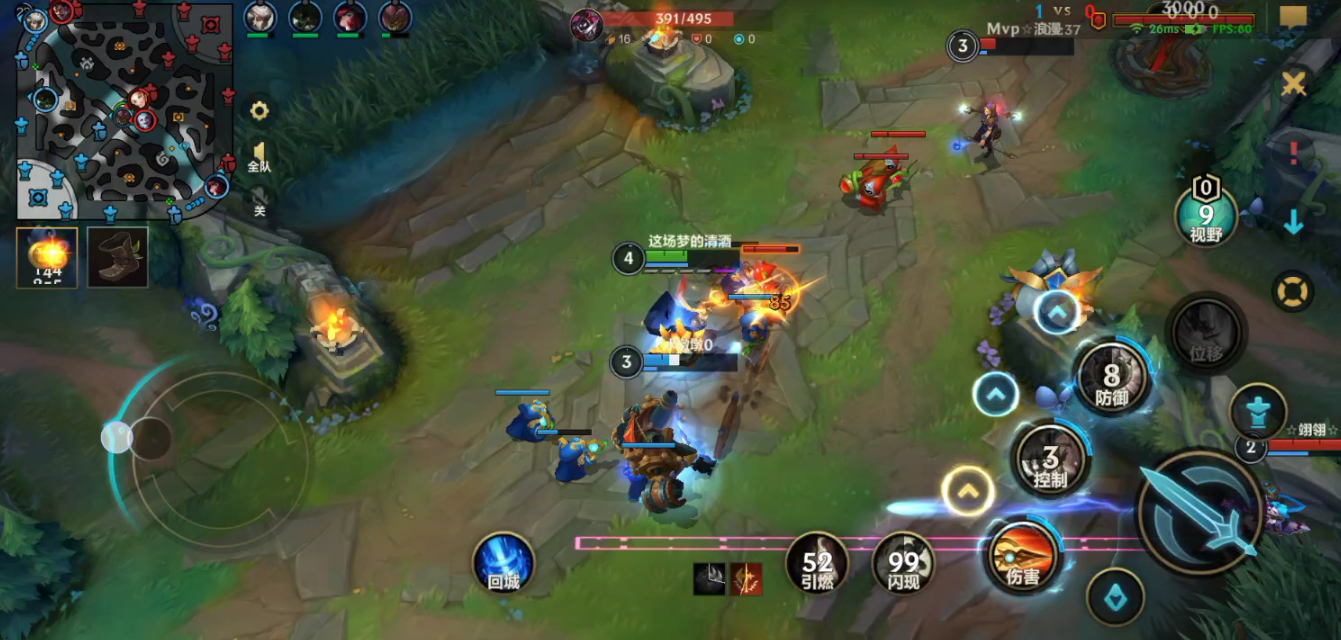Send the crossed-swords attack ping

(1294, 84)
